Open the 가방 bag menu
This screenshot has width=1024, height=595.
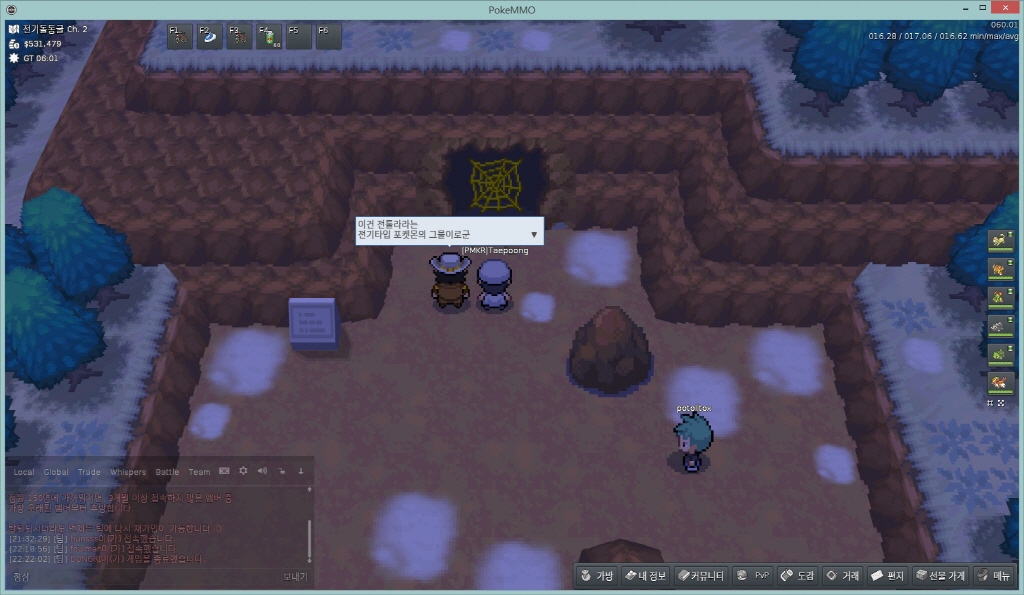tap(597, 576)
